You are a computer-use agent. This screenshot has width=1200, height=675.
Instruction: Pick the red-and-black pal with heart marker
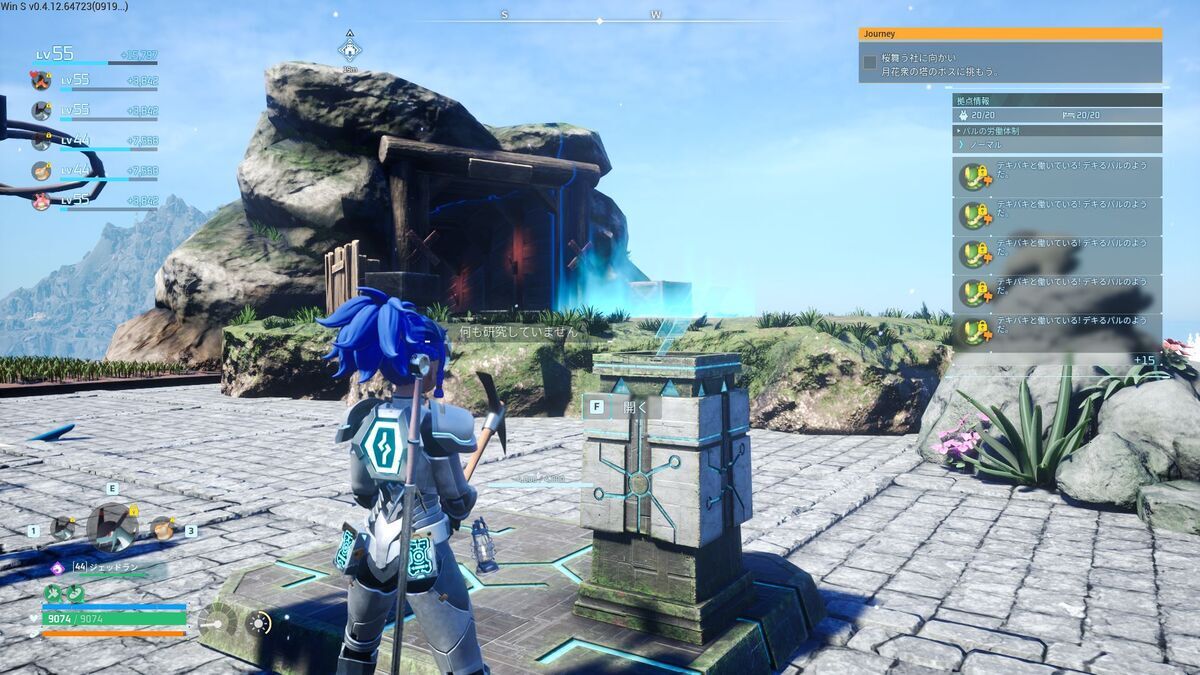(41, 79)
